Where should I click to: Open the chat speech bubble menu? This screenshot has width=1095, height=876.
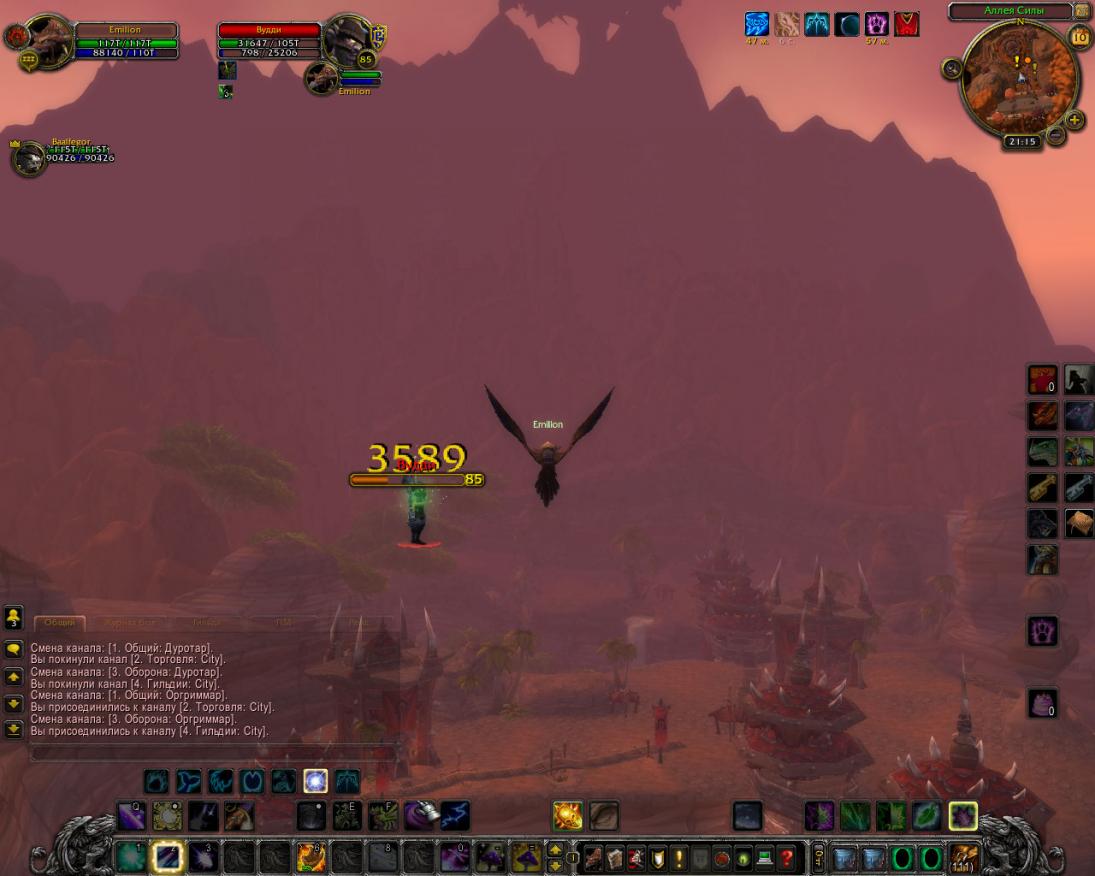(14, 650)
